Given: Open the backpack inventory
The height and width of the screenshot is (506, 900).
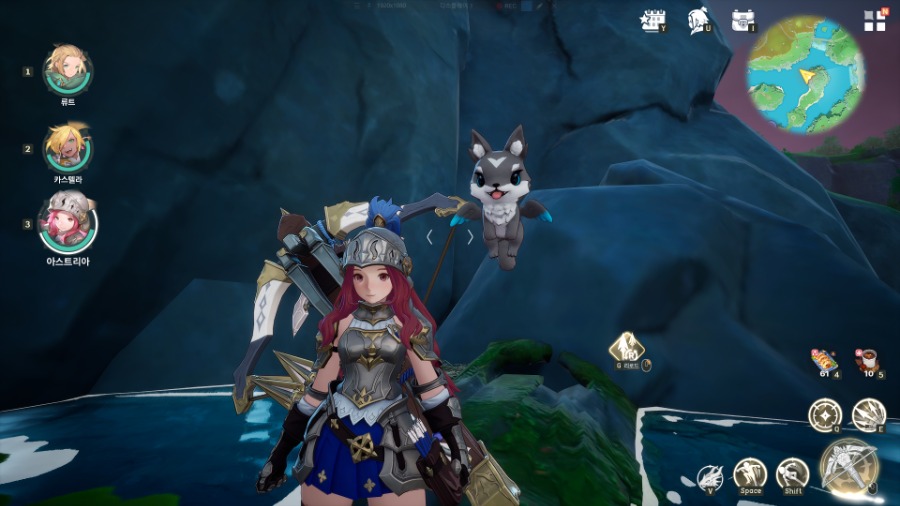Looking at the screenshot, I should [x=742, y=21].
